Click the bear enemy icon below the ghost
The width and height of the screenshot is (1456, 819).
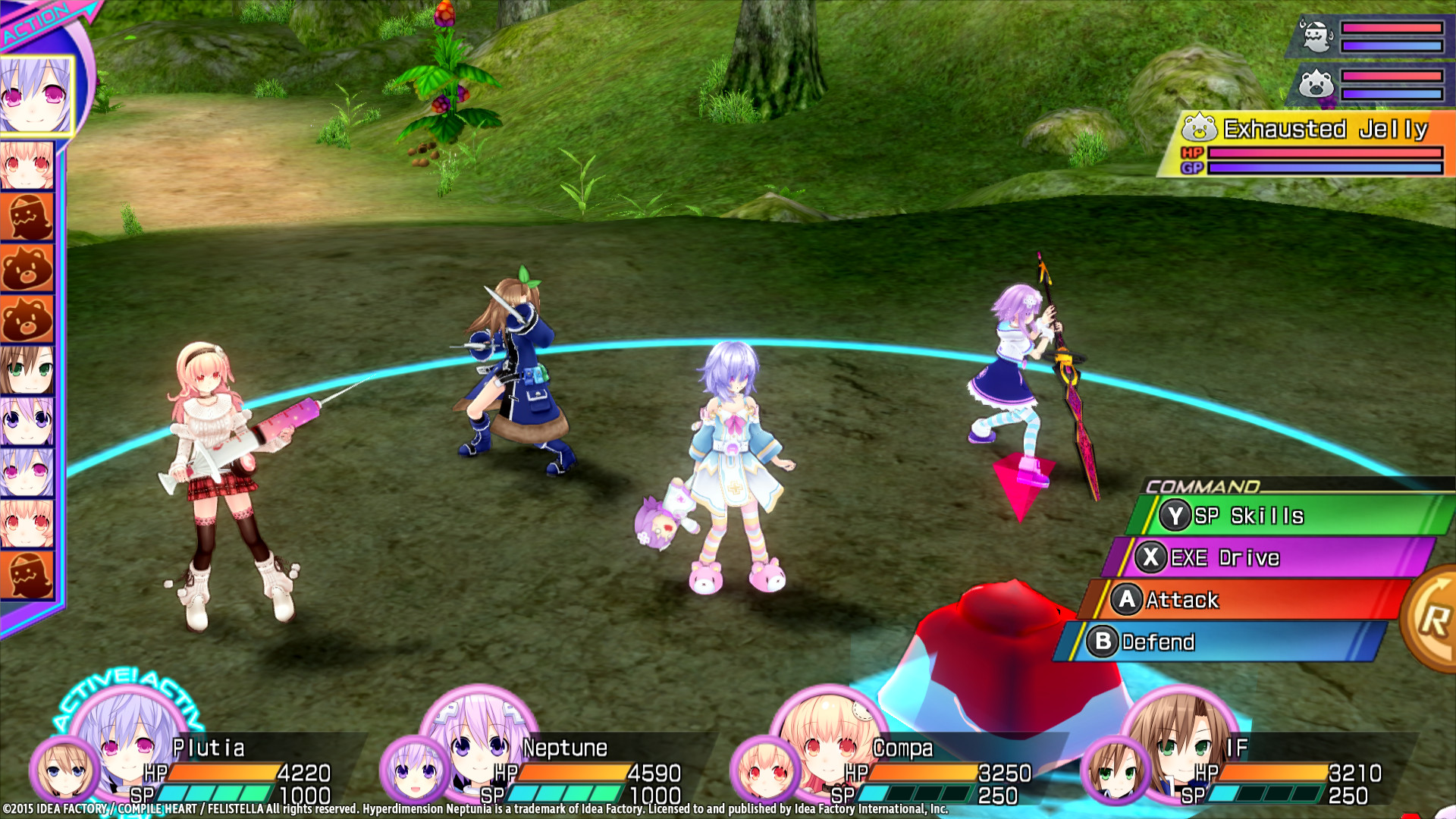click(x=1317, y=83)
